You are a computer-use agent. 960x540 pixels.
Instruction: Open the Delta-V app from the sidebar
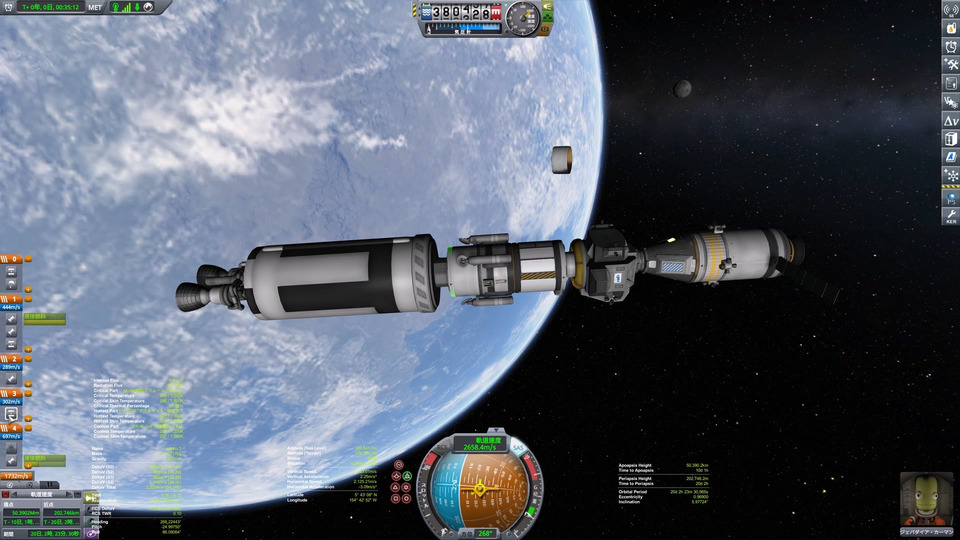coord(950,121)
